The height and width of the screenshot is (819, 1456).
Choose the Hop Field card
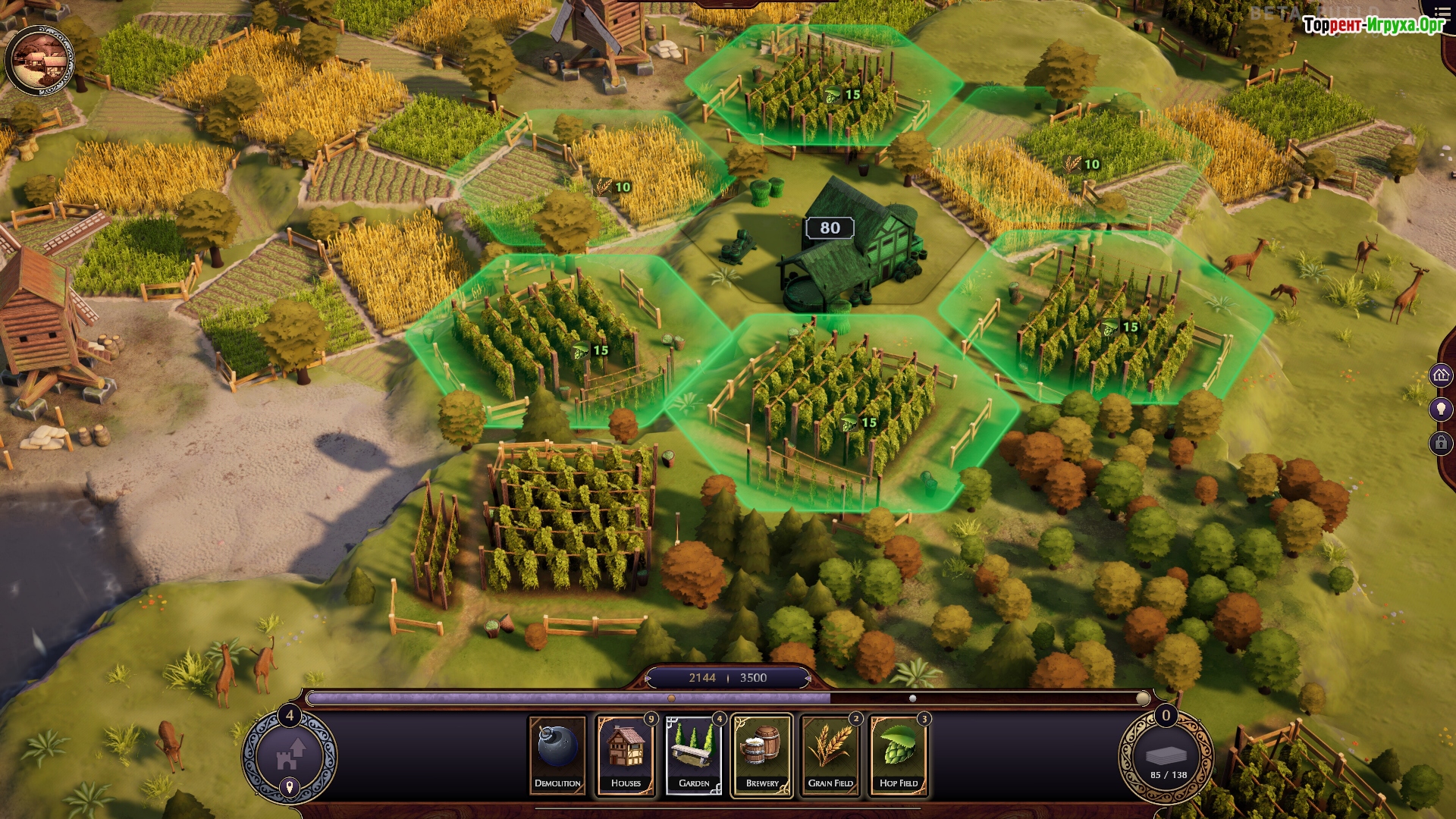[899, 755]
